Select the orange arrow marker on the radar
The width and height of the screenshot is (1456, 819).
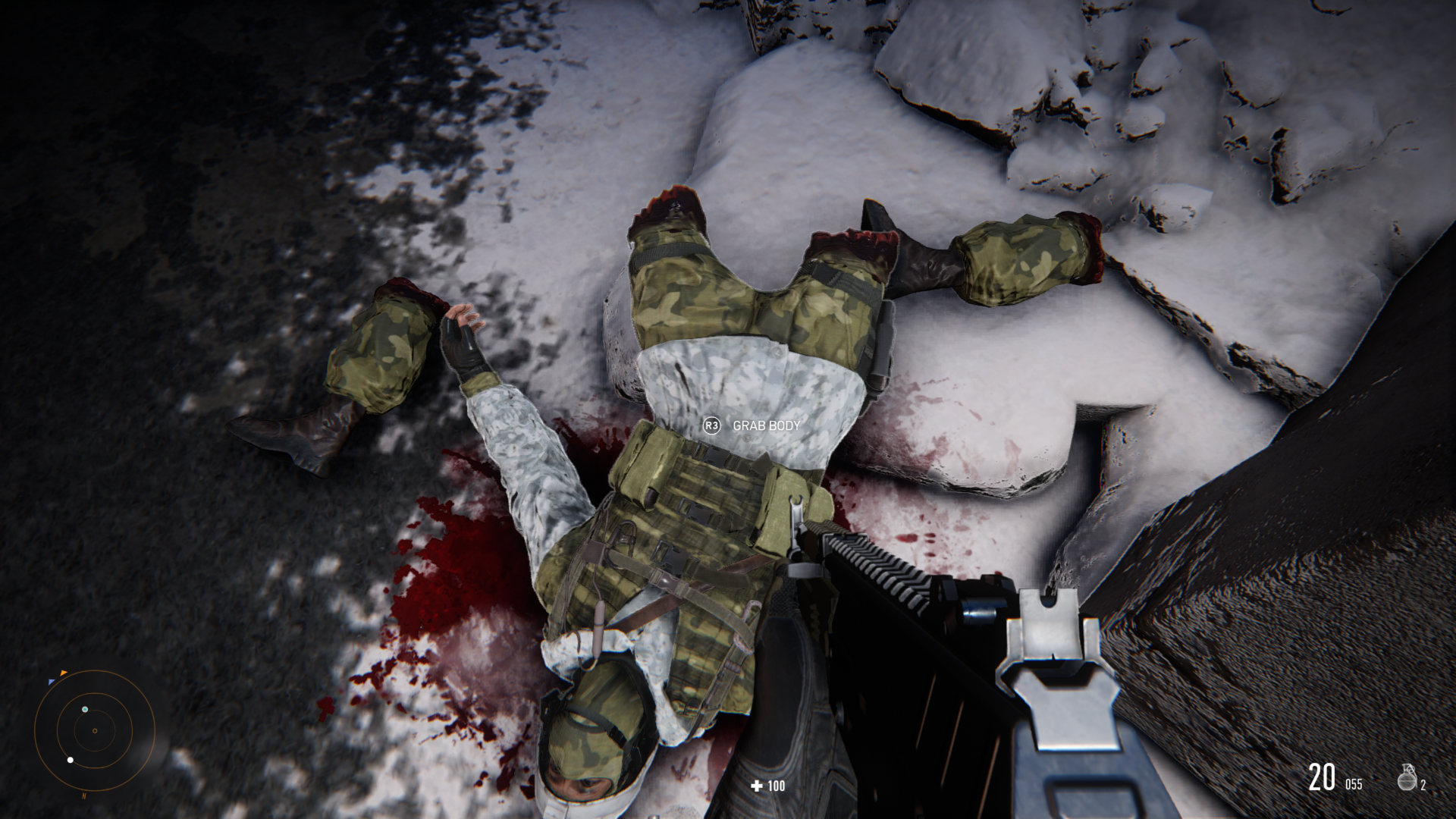coord(64,673)
